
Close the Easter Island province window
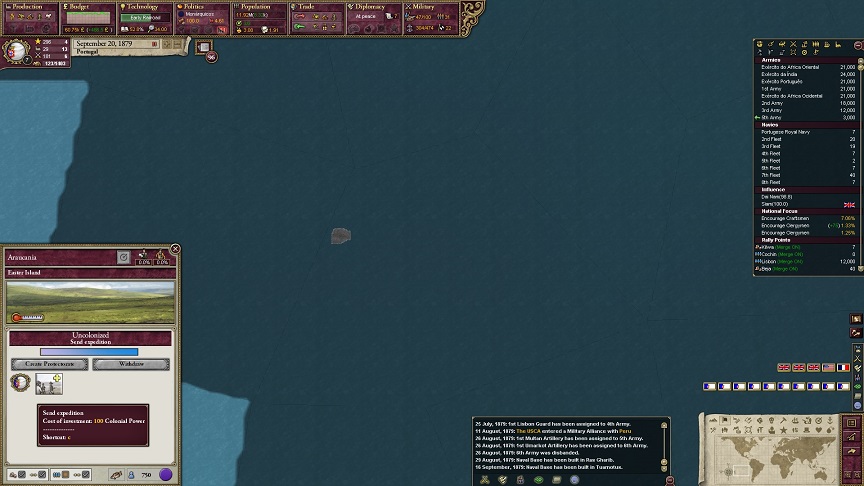[x=175, y=249]
